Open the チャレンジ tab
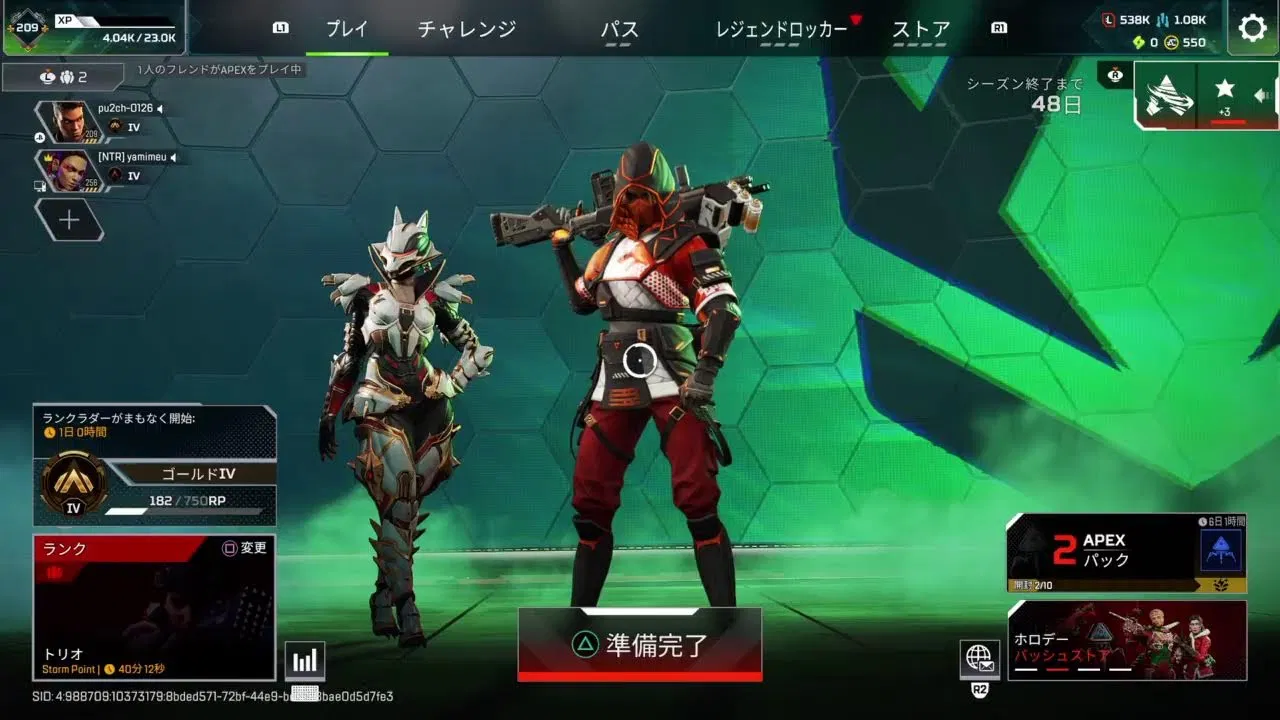 click(467, 29)
